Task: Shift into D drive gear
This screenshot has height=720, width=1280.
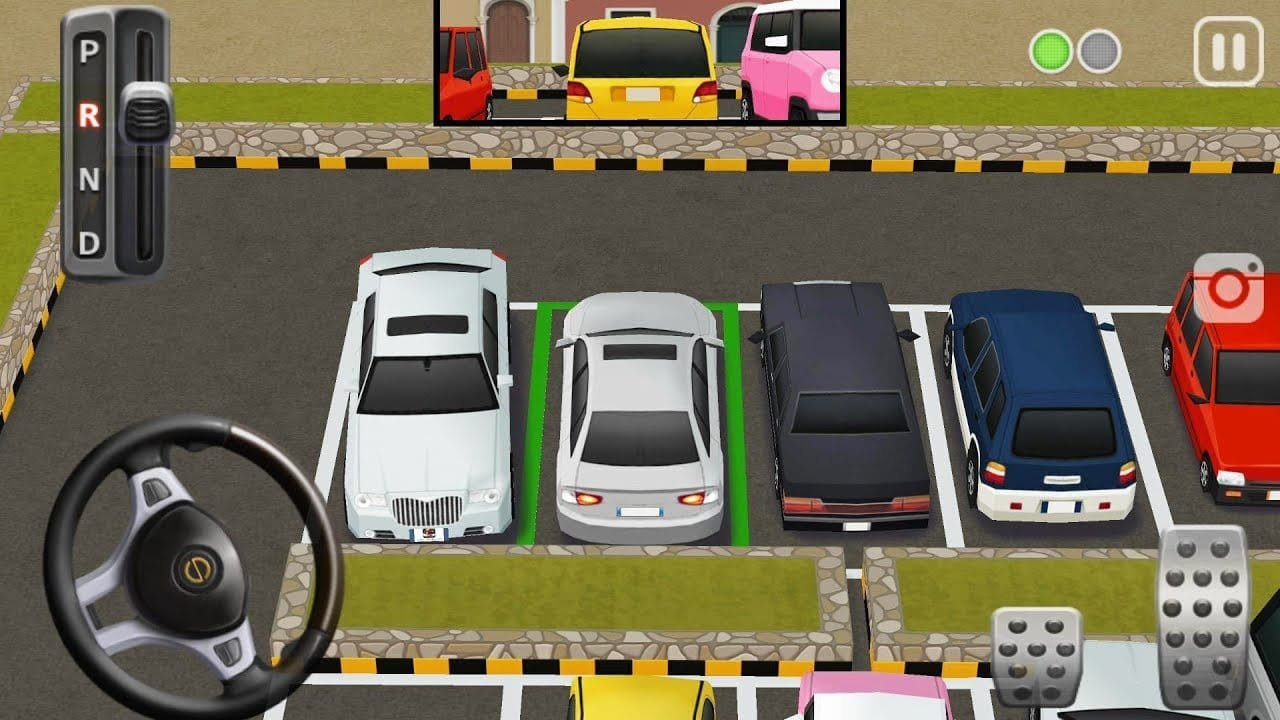Action: 89,242
